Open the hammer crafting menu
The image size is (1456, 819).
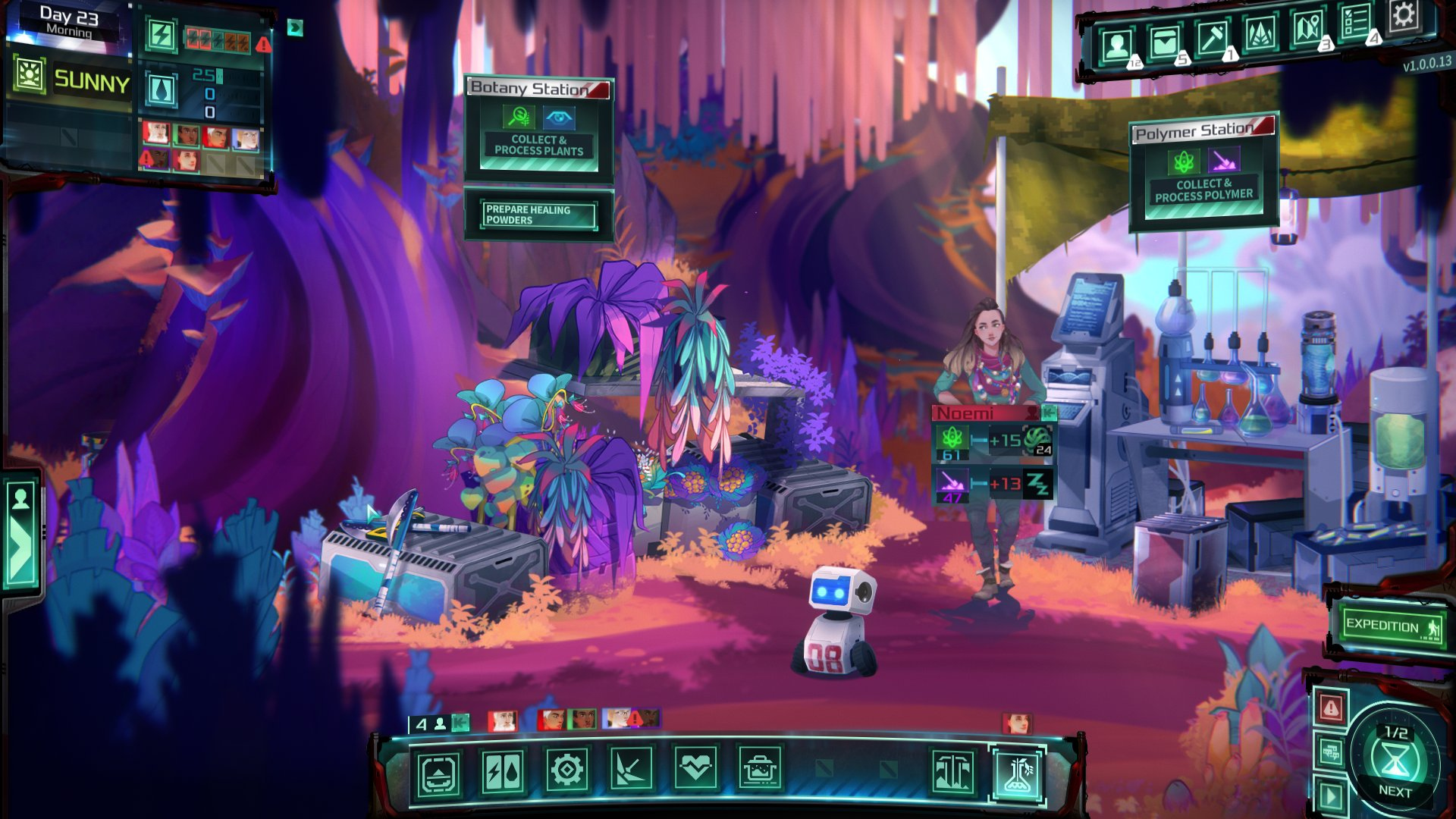(1212, 38)
